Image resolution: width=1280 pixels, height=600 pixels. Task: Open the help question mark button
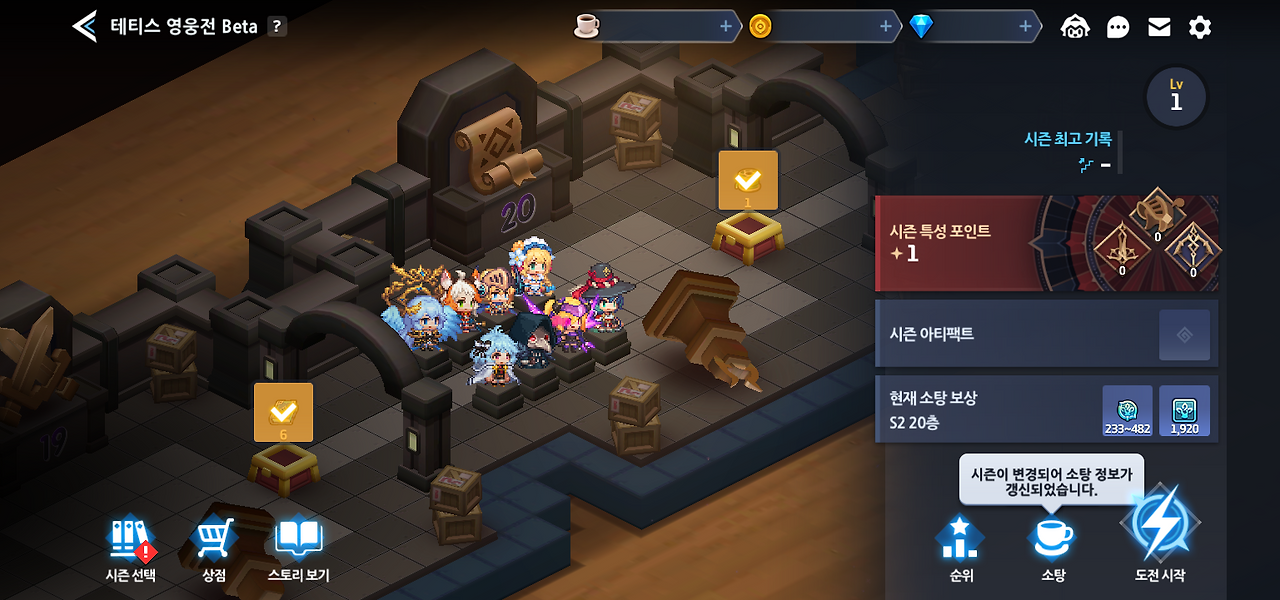[x=277, y=27]
